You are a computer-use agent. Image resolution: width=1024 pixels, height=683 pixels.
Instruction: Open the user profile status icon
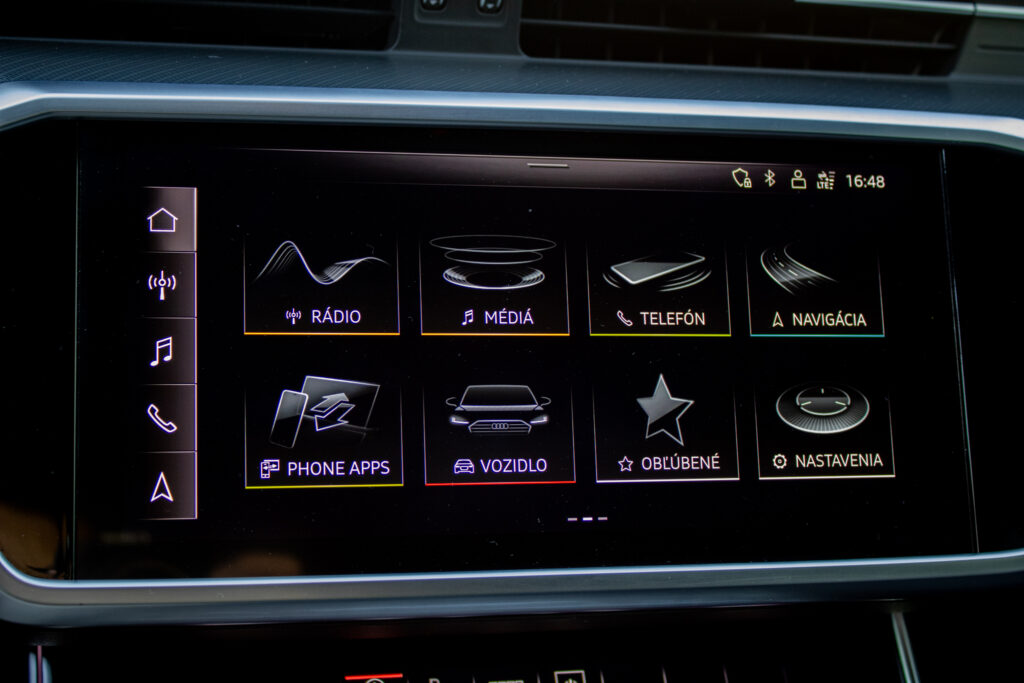pos(798,180)
